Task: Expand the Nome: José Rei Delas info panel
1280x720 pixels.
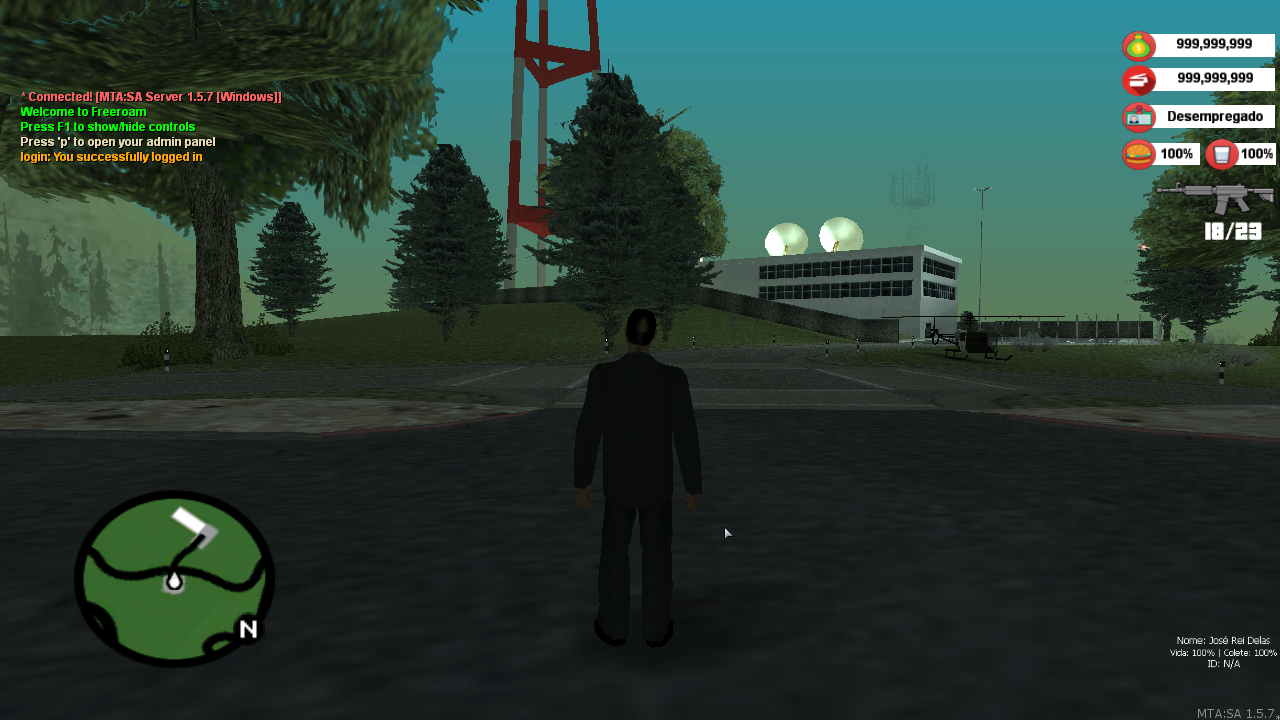Action: click(x=1221, y=651)
